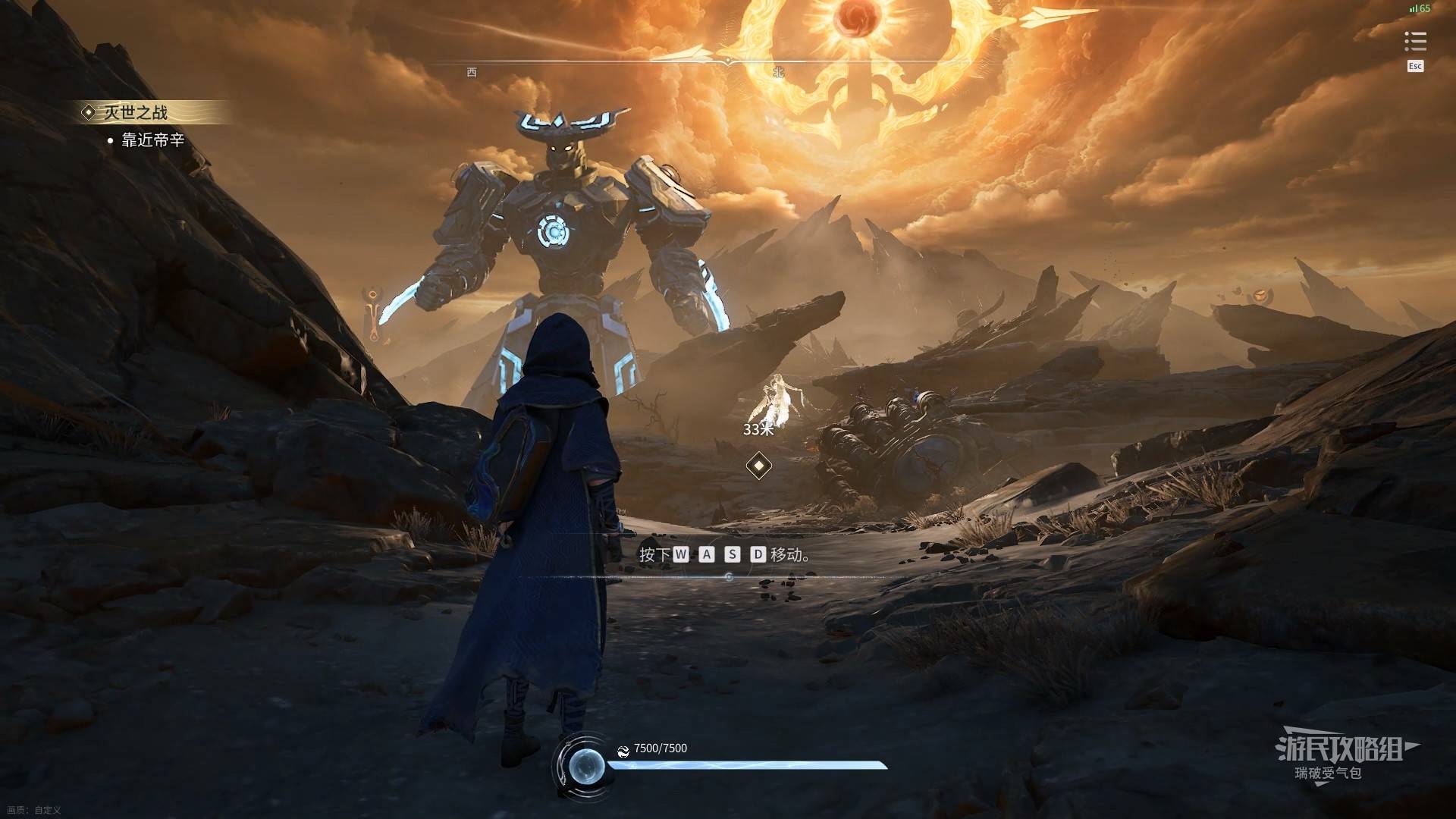
Task: Click the 靠近帝辛 quest objective
Action: (152, 140)
